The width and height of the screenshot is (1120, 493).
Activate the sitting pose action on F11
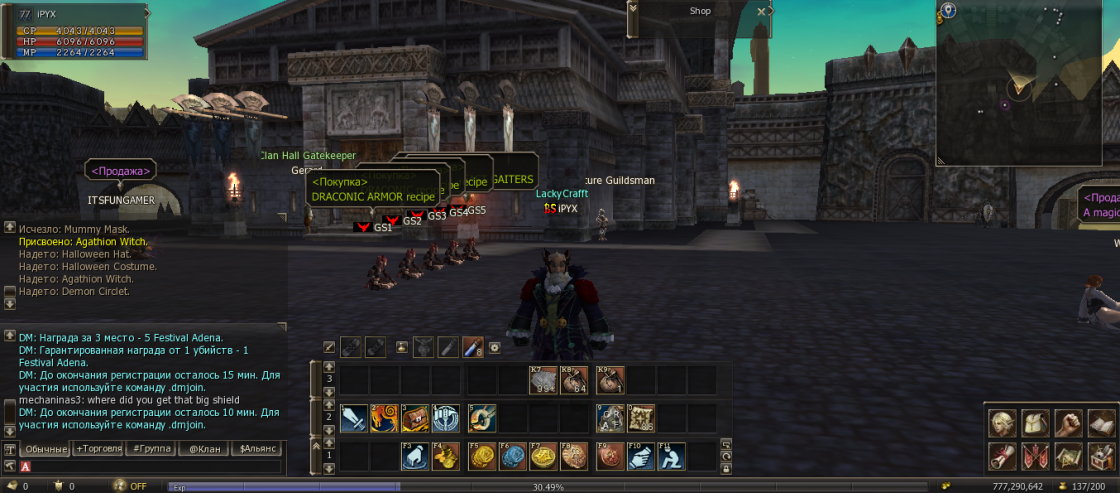pyautogui.click(x=671, y=456)
